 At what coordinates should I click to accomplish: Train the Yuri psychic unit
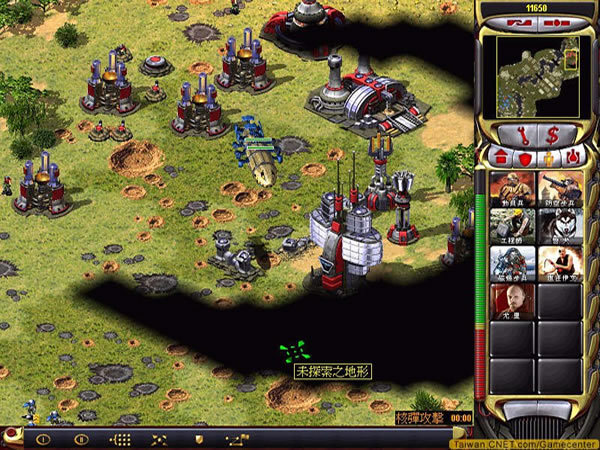[510, 301]
